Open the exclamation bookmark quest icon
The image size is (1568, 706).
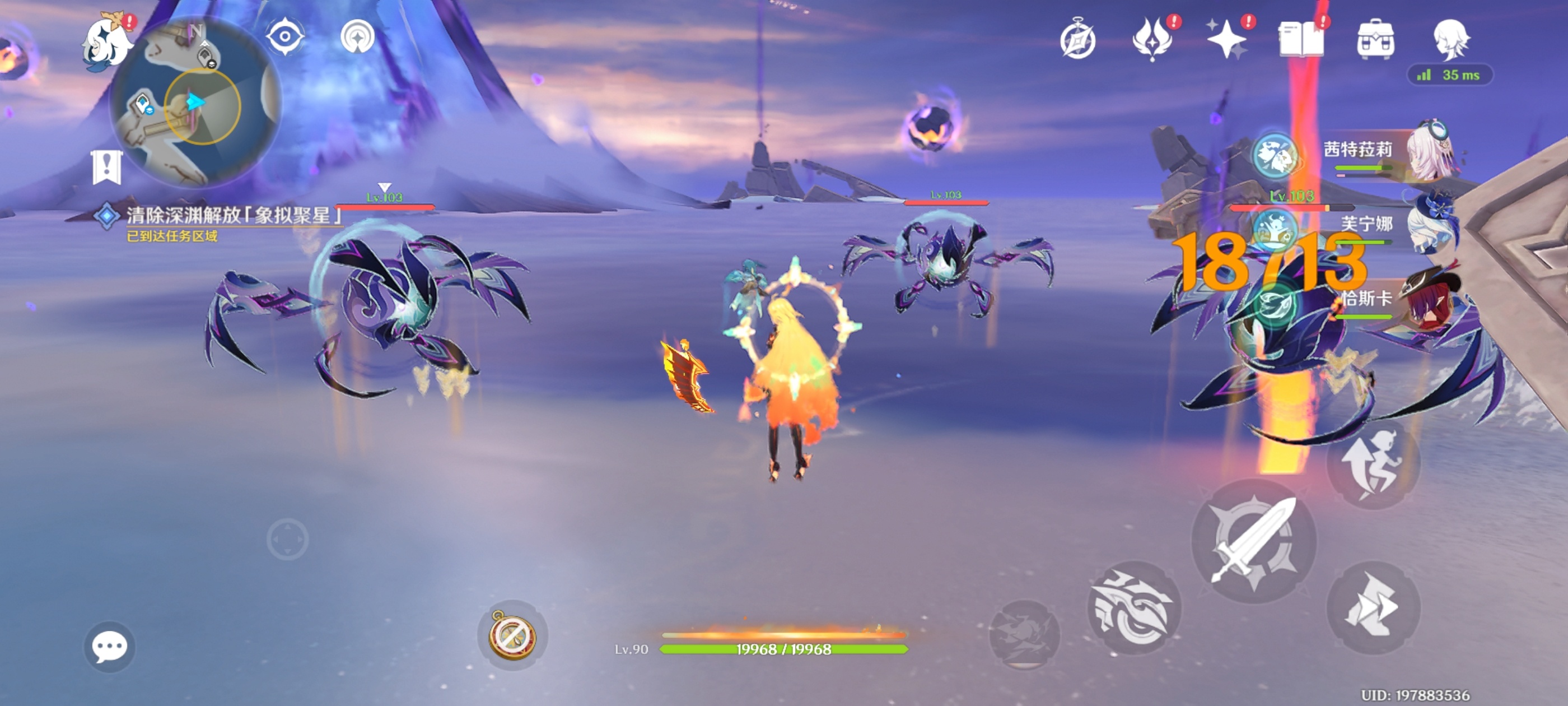click(107, 168)
